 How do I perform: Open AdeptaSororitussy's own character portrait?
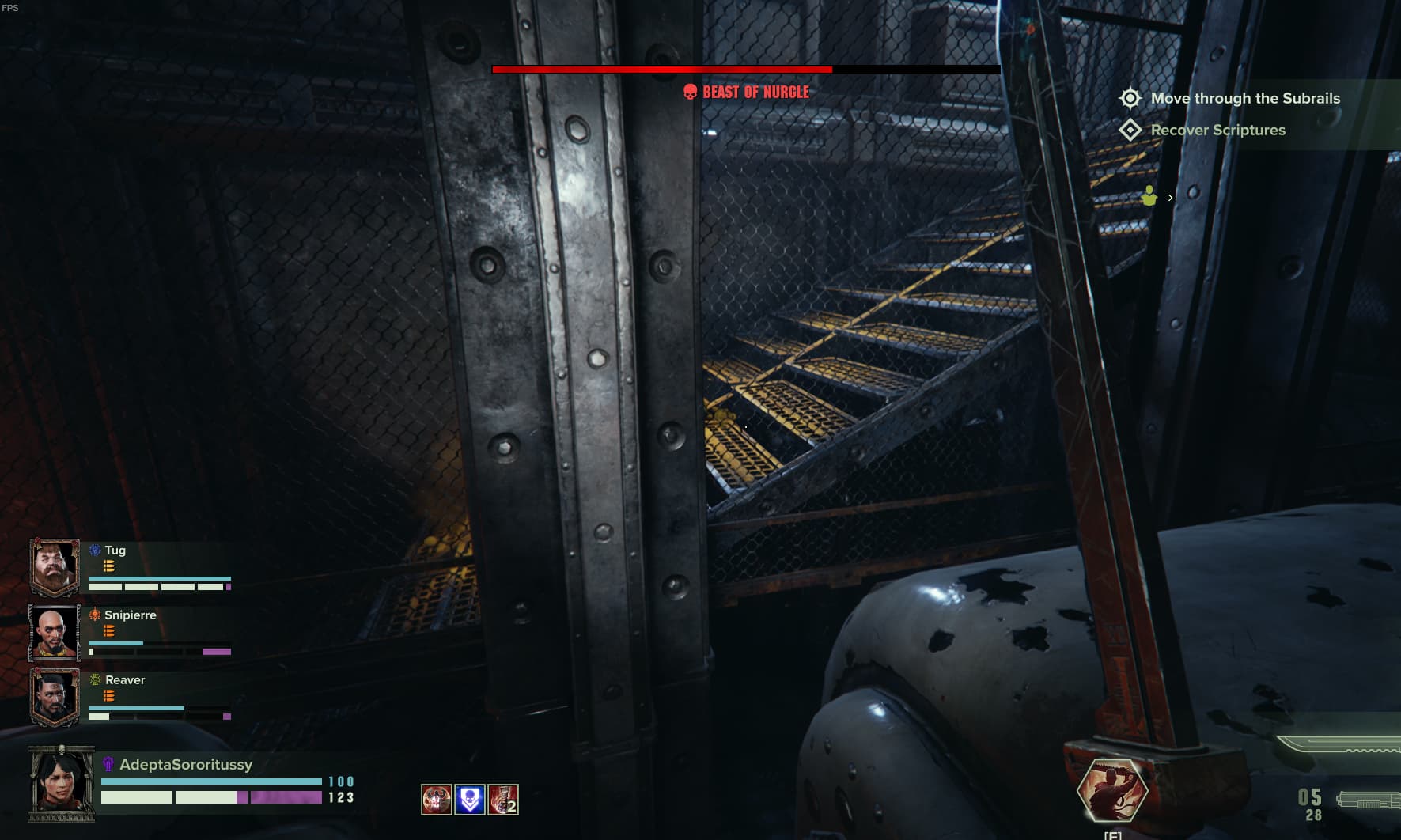pyautogui.click(x=61, y=784)
